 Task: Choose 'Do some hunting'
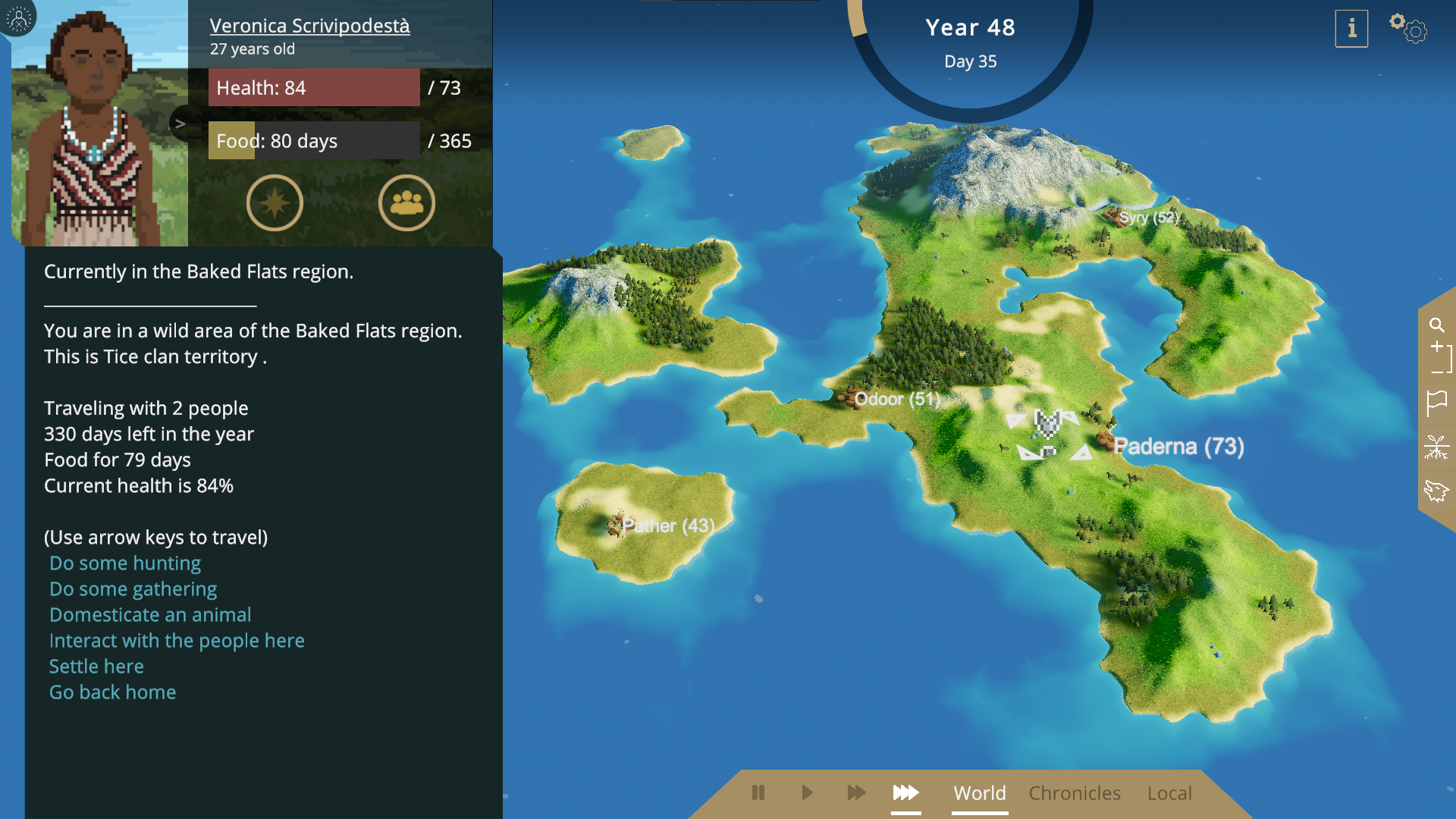pos(125,563)
